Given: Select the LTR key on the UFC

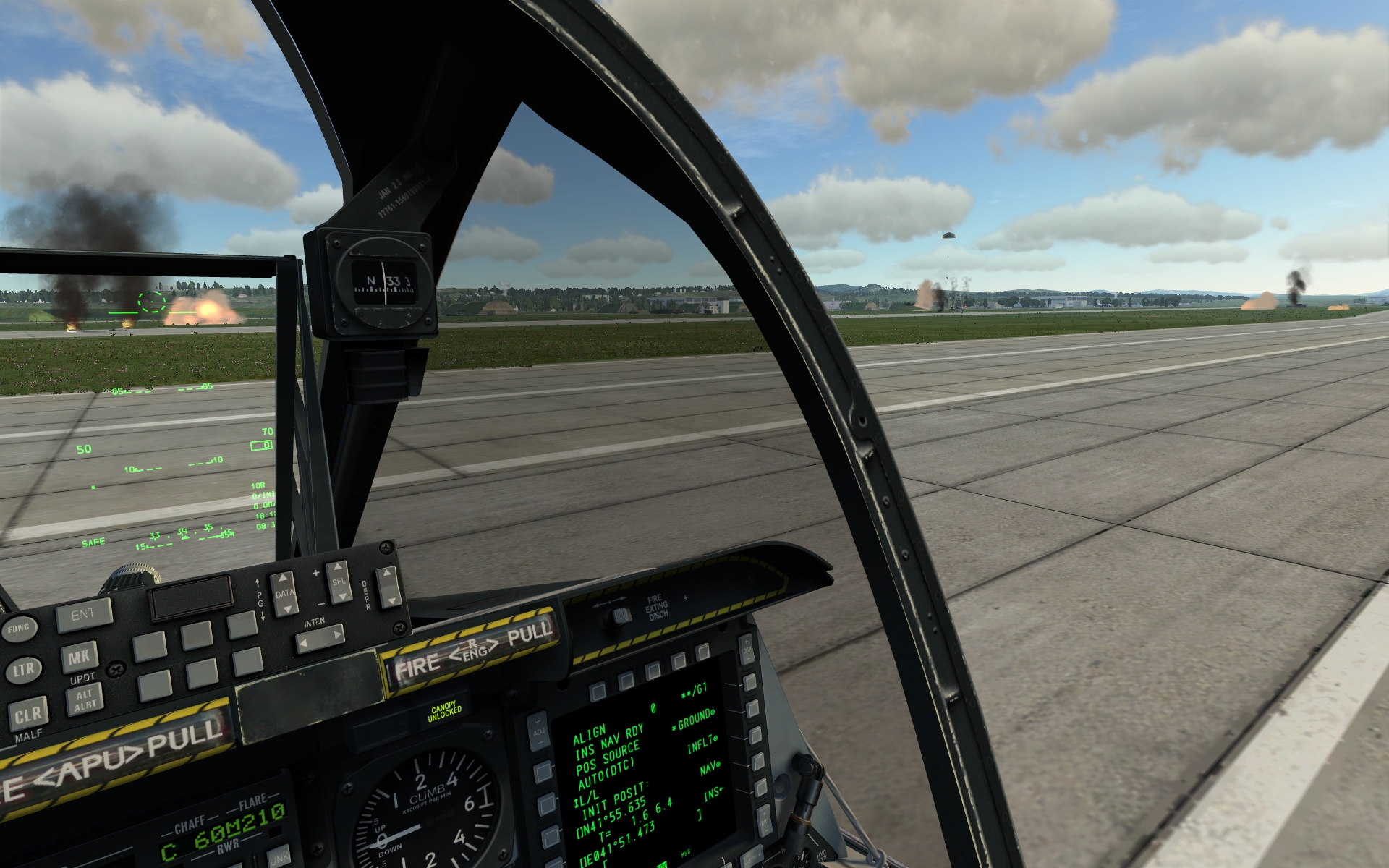Looking at the screenshot, I should (x=23, y=671).
